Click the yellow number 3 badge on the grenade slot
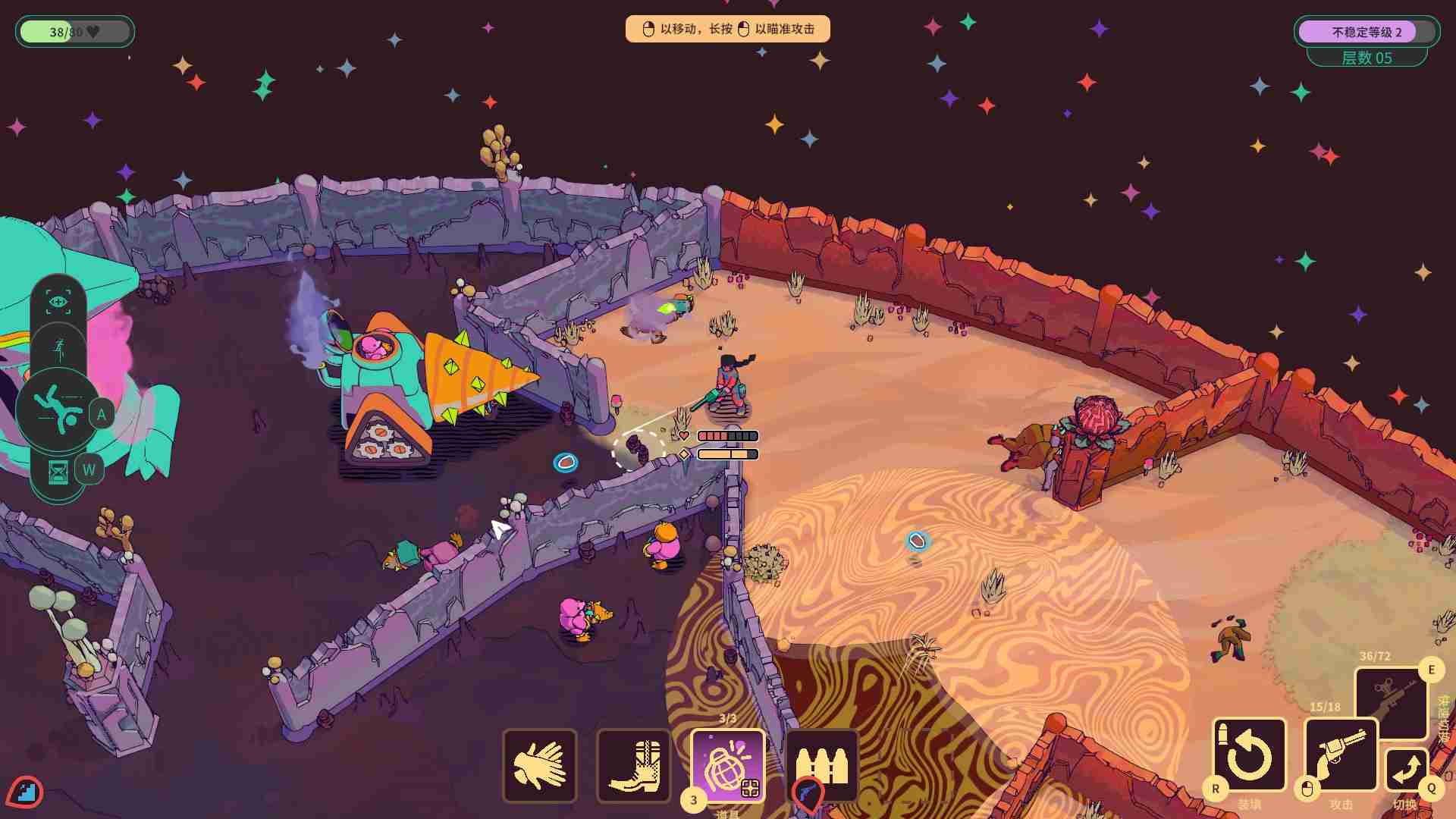Viewport: 1456px width, 819px height. (x=694, y=799)
